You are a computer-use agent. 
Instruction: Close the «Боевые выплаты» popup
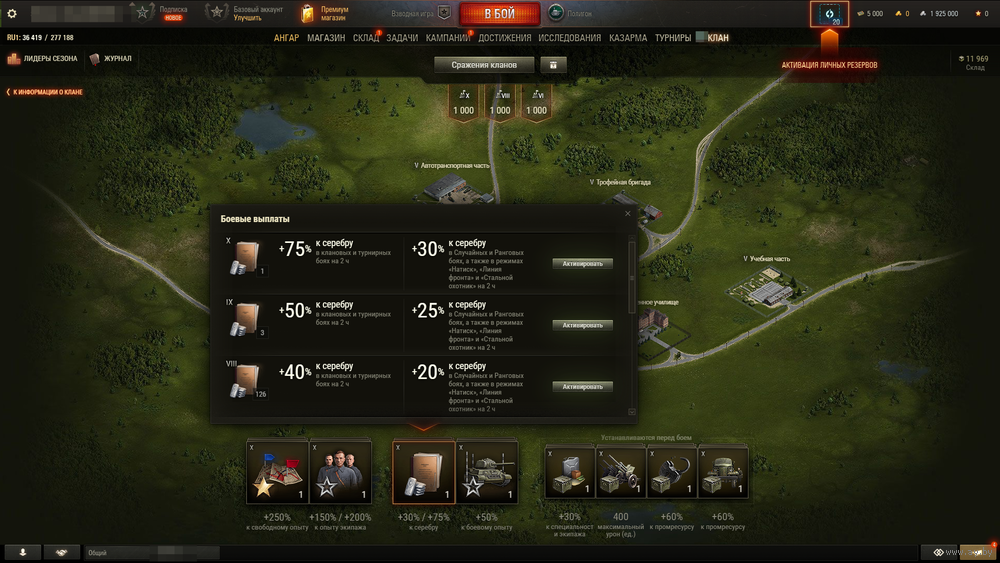628,213
